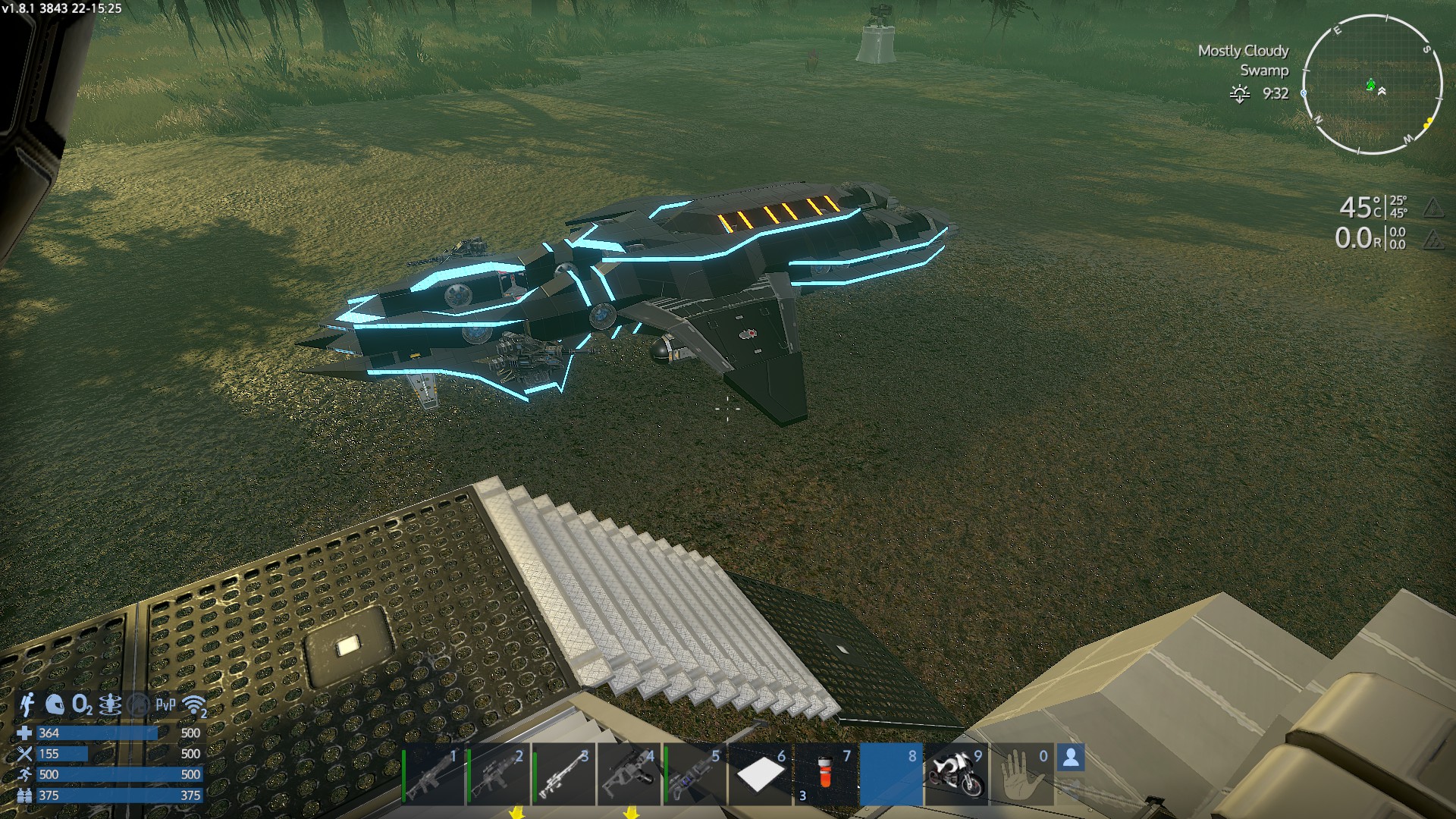Toggle the helmet status icon
Image resolution: width=1456 pixels, height=819 pixels.
click(x=55, y=704)
